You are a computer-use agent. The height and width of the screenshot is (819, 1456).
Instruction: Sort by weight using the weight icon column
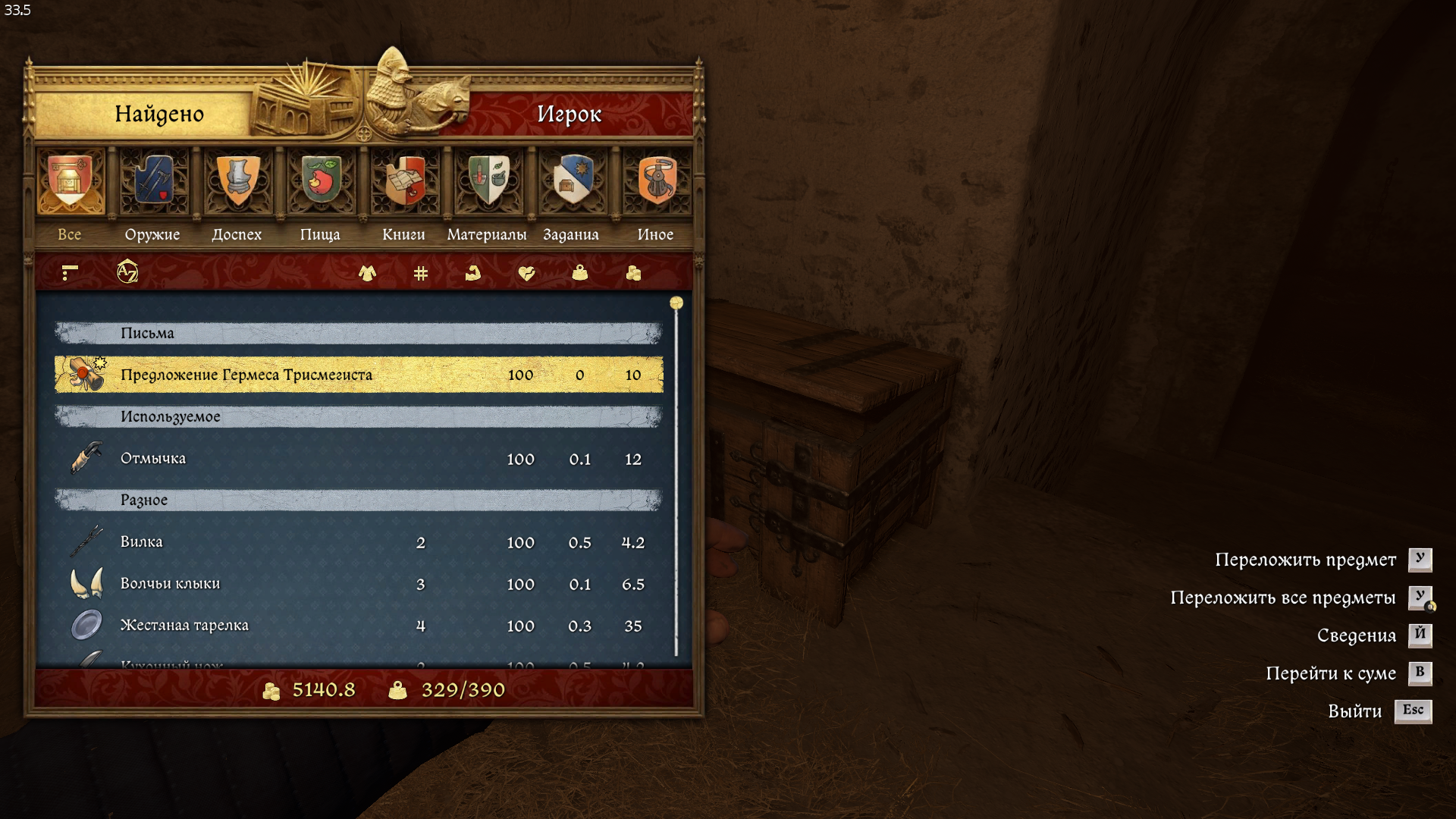[580, 273]
